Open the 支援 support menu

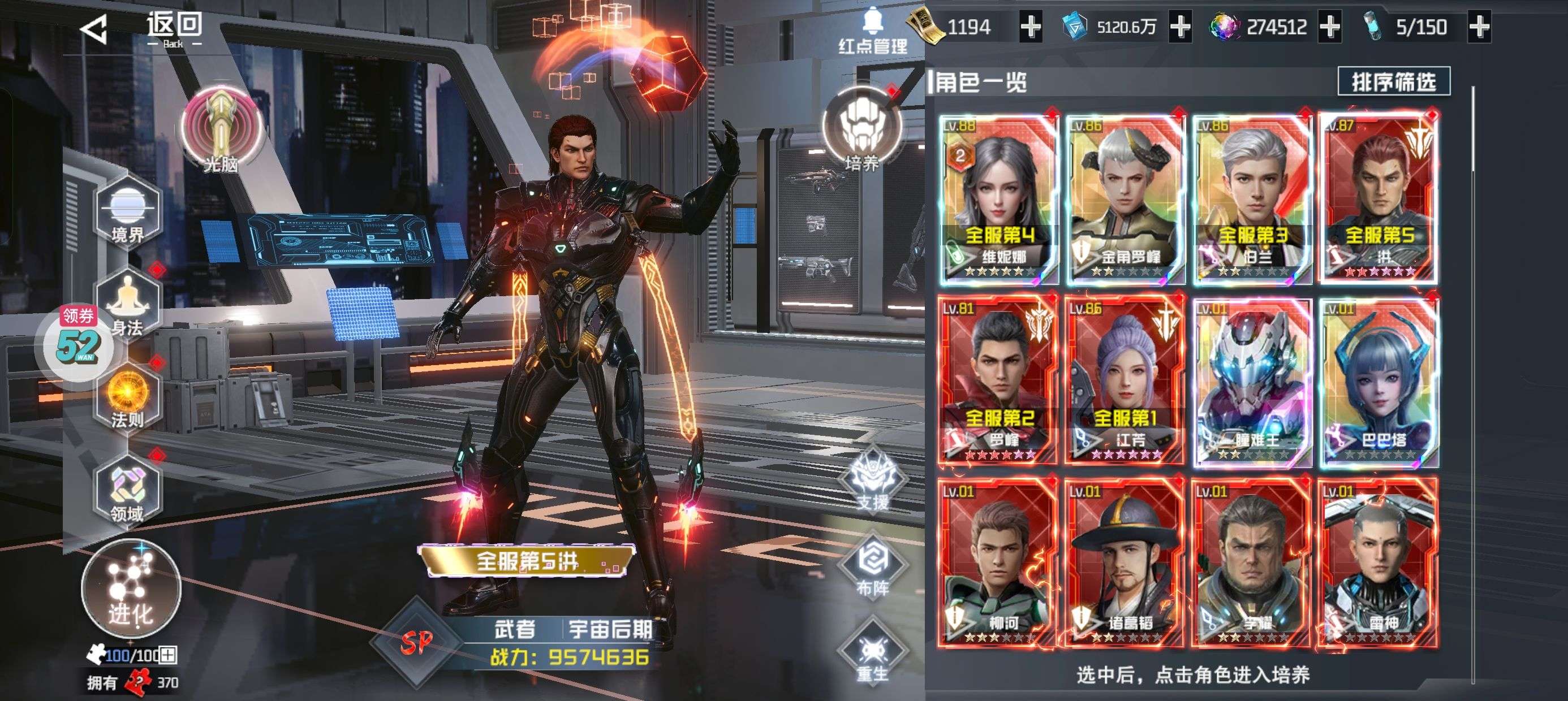[x=872, y=481]
